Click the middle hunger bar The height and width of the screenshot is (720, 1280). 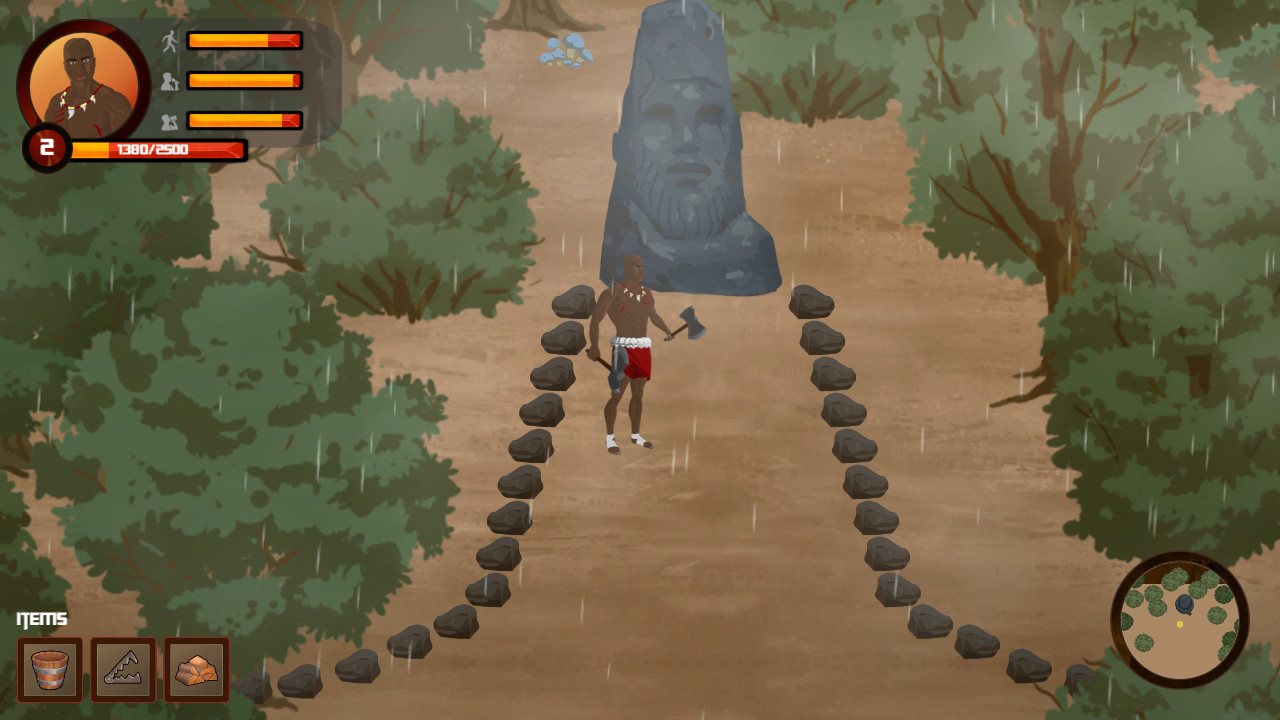click(x=243, y=82)
